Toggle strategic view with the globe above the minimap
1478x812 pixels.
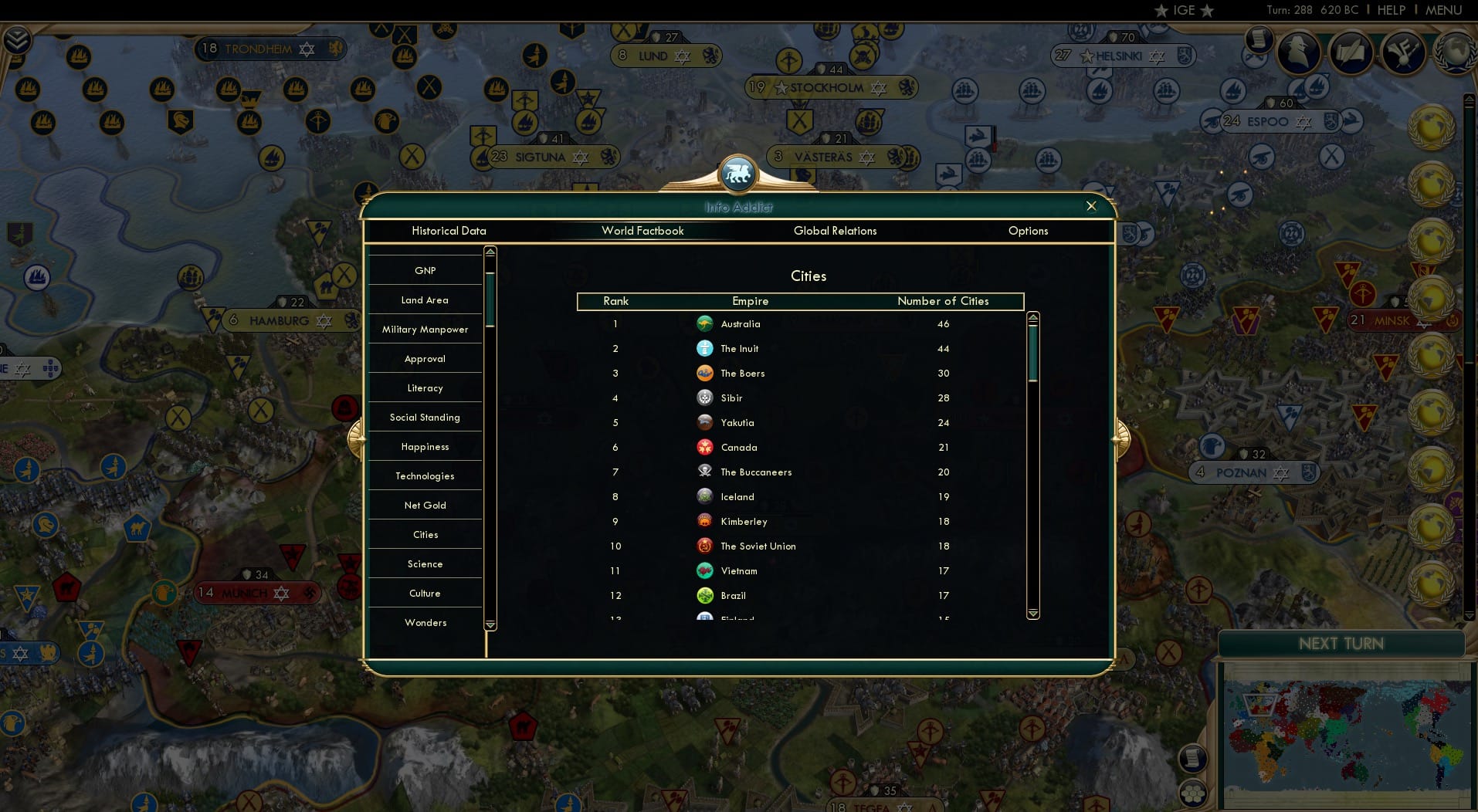(x=1192, y=793)
